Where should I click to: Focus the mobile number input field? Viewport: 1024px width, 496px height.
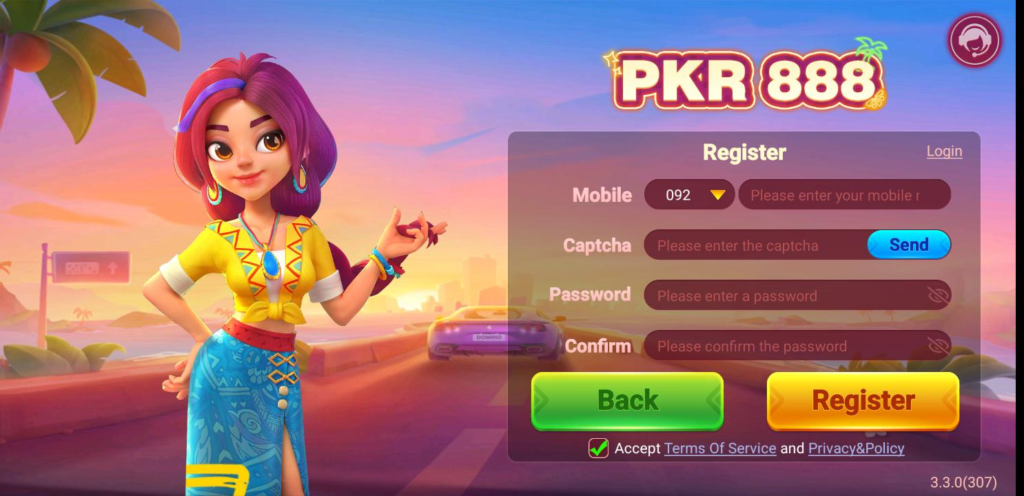click(843, 195)
